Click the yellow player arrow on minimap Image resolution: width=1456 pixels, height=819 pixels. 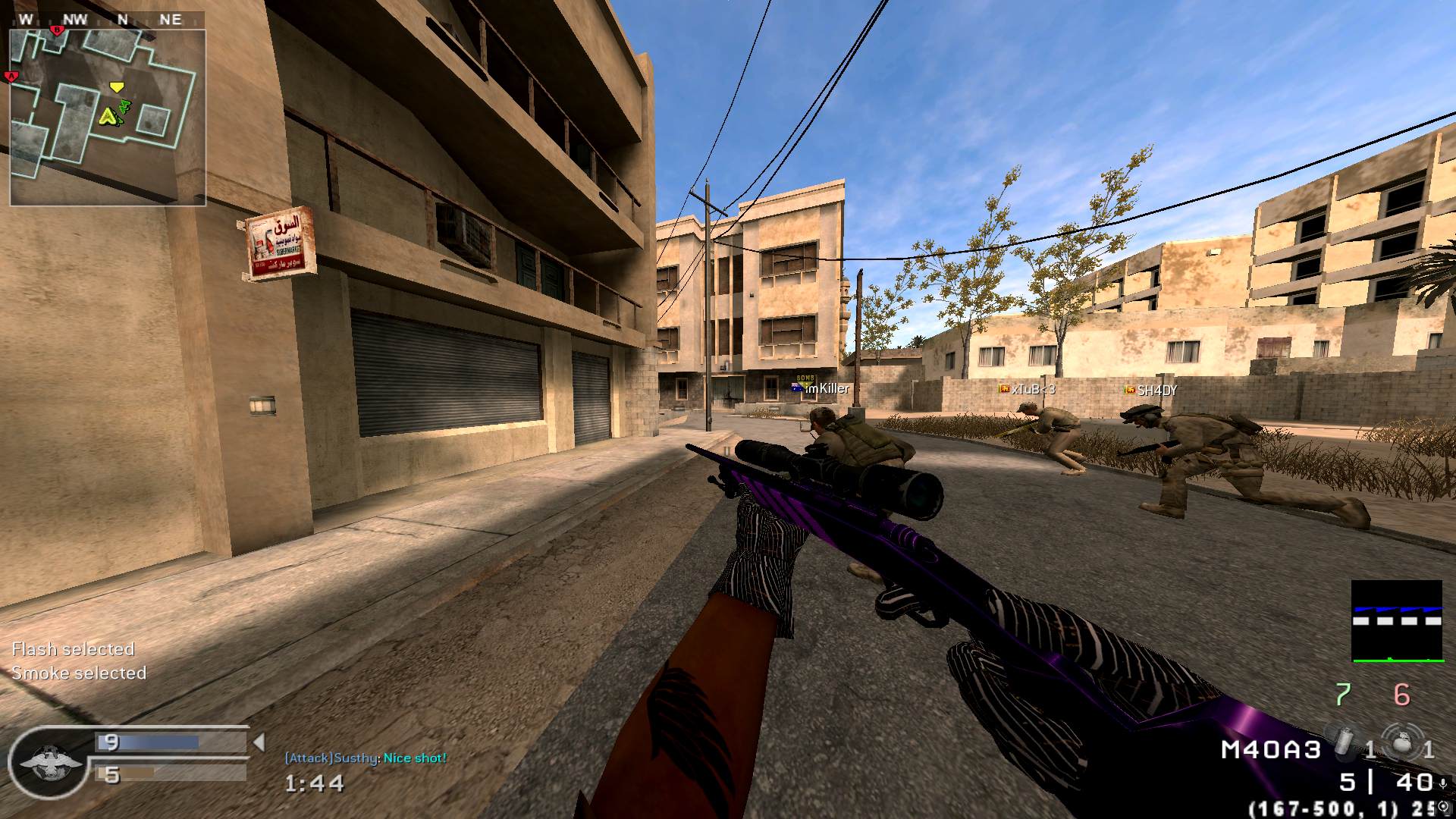pyautogui.click(x=109, y=117)
